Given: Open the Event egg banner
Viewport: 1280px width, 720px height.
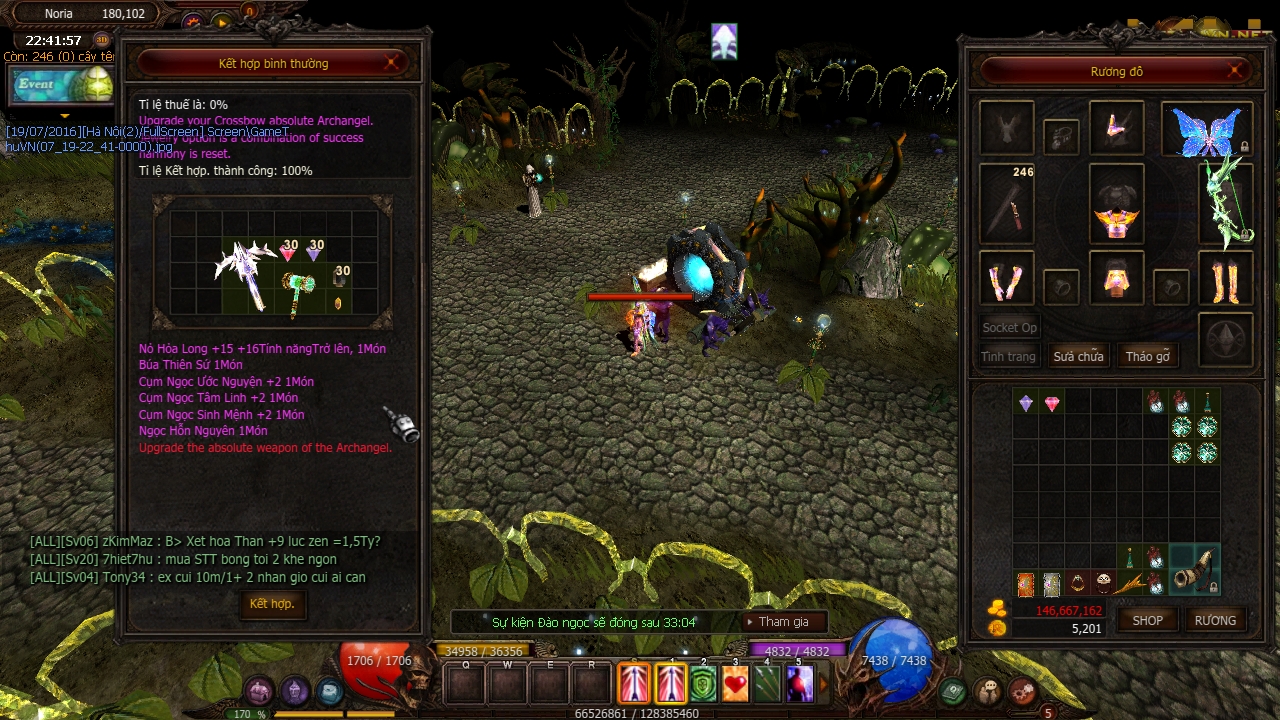Looking at the screenshot, I should click(62, 85).
